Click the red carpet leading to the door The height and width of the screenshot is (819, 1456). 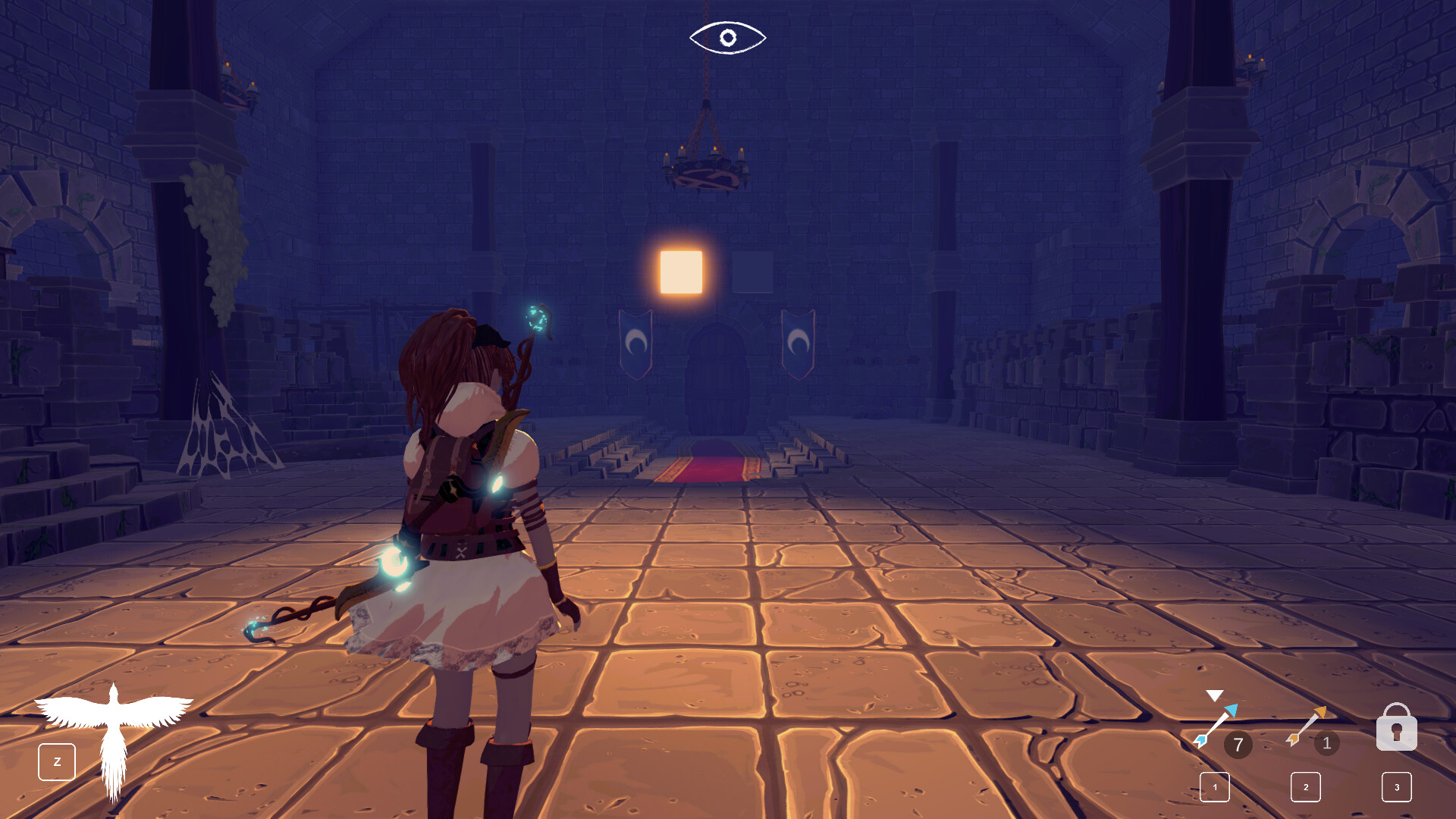click(708, 466)
